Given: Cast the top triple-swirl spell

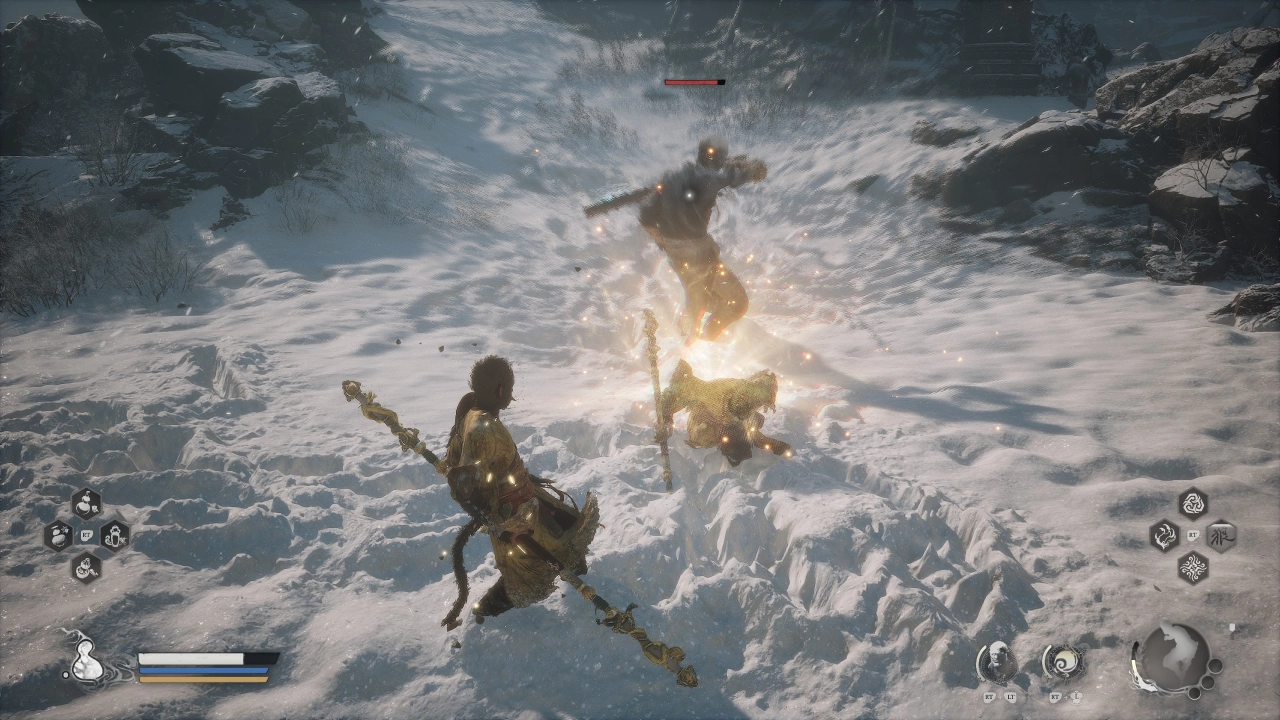Looking at the screenshot, I should (1192, 503).
